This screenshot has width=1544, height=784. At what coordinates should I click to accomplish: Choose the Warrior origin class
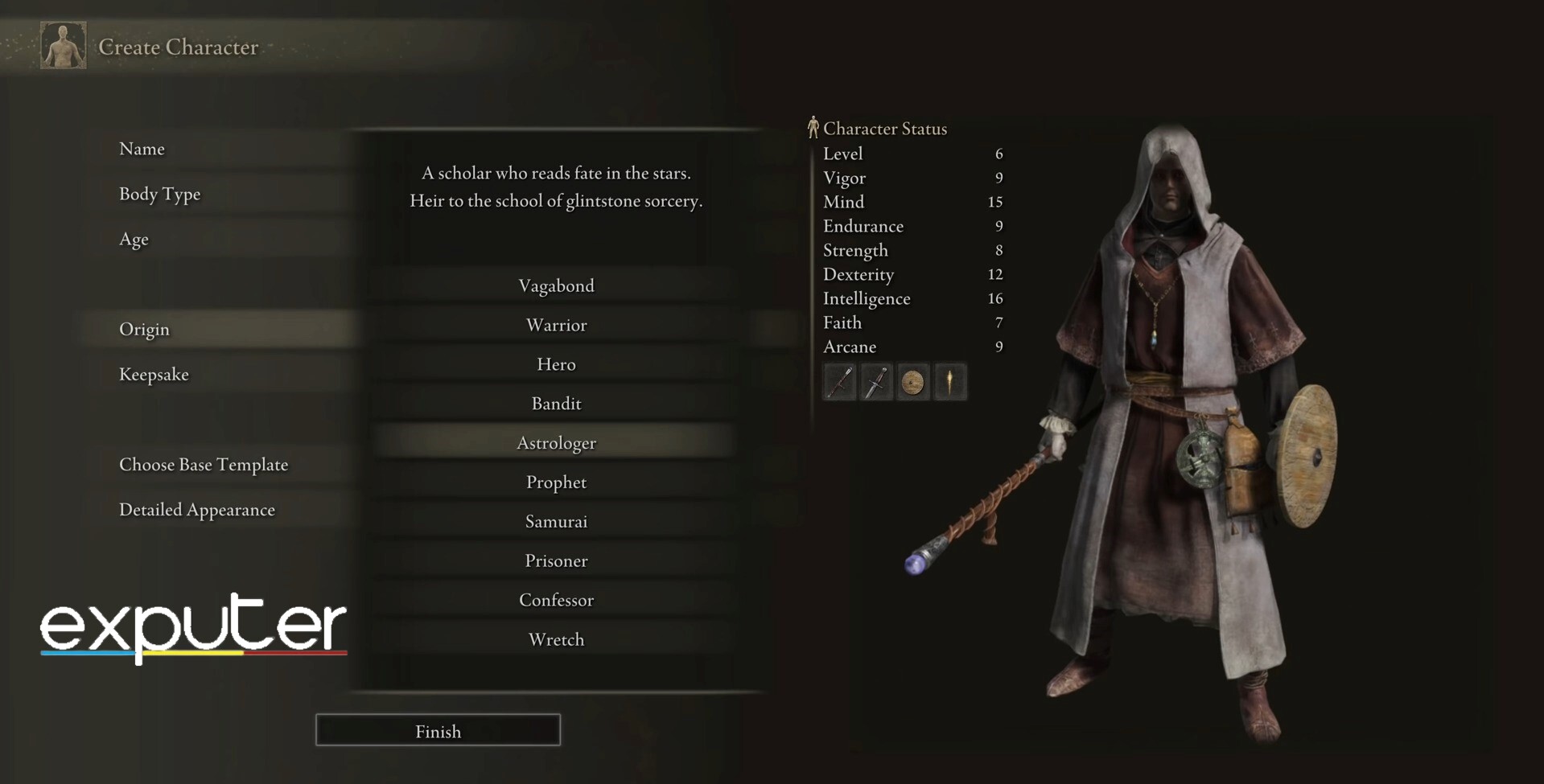556,325
